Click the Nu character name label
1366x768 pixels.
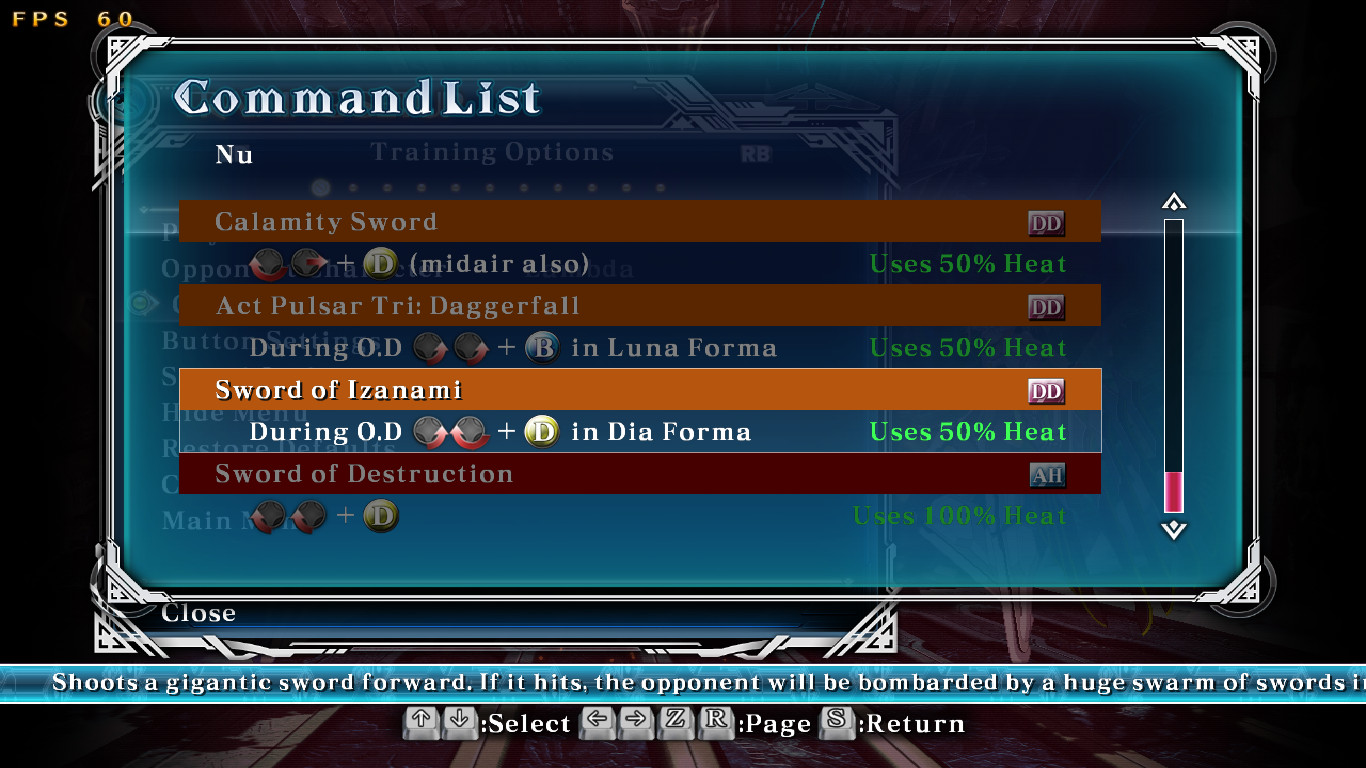point(235,156)
